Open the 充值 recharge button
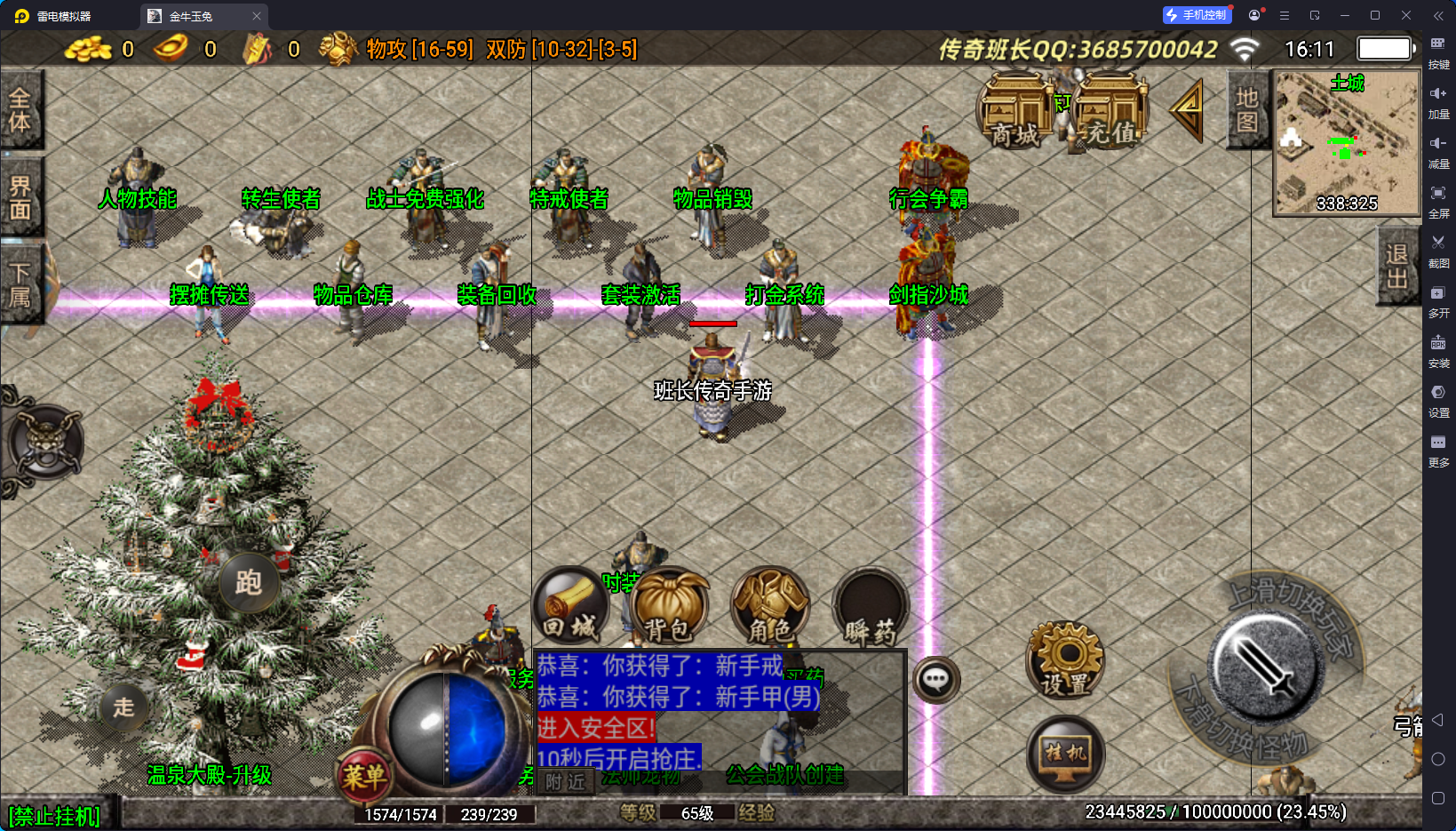Viewport: 1456px width, 831px height. point(1110,111)
